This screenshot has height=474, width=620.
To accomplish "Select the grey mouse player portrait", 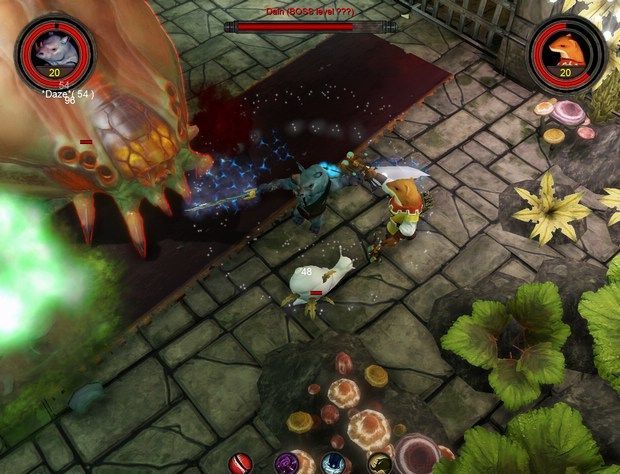I will (55, 48).
